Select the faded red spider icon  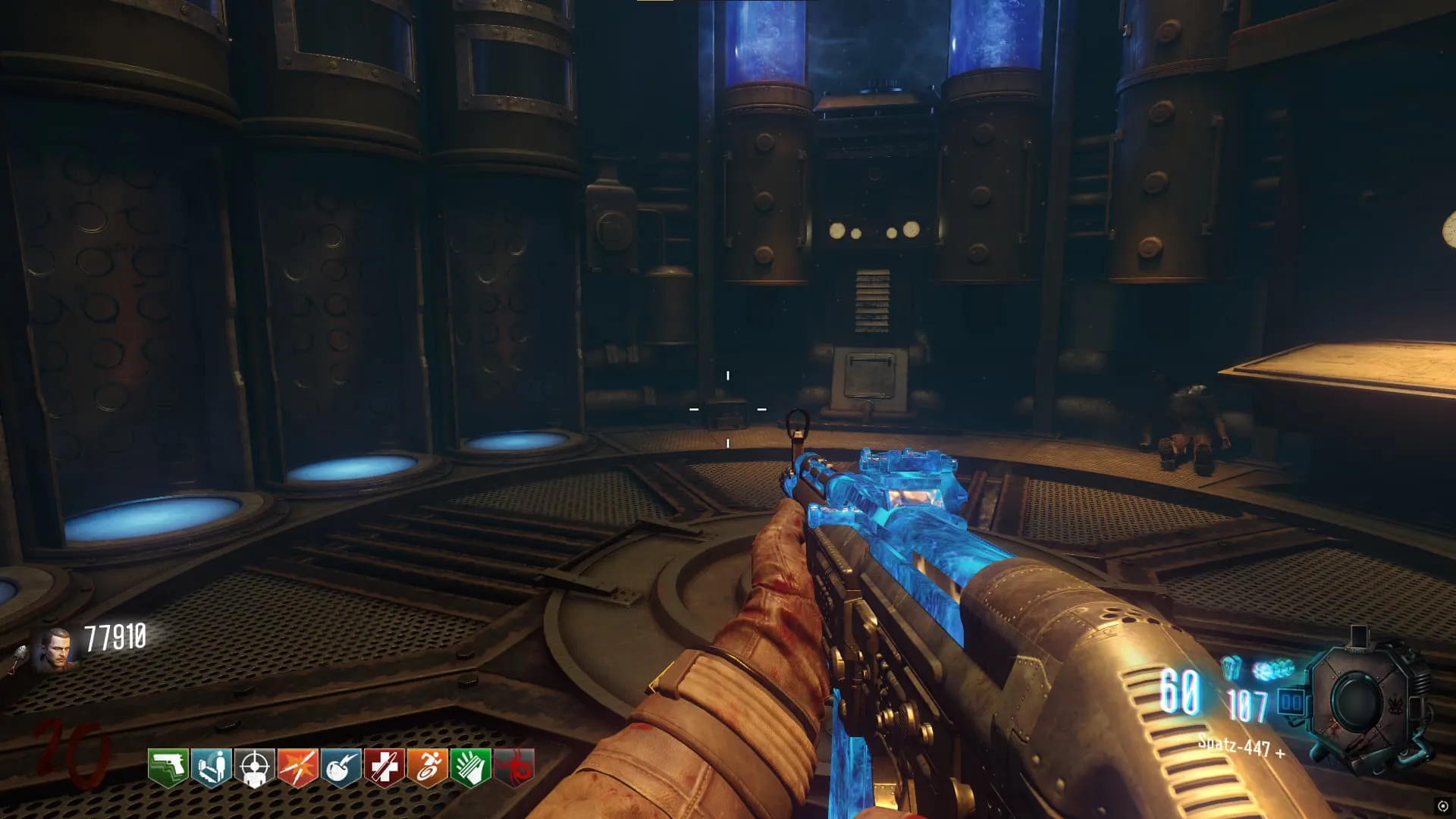515,767
